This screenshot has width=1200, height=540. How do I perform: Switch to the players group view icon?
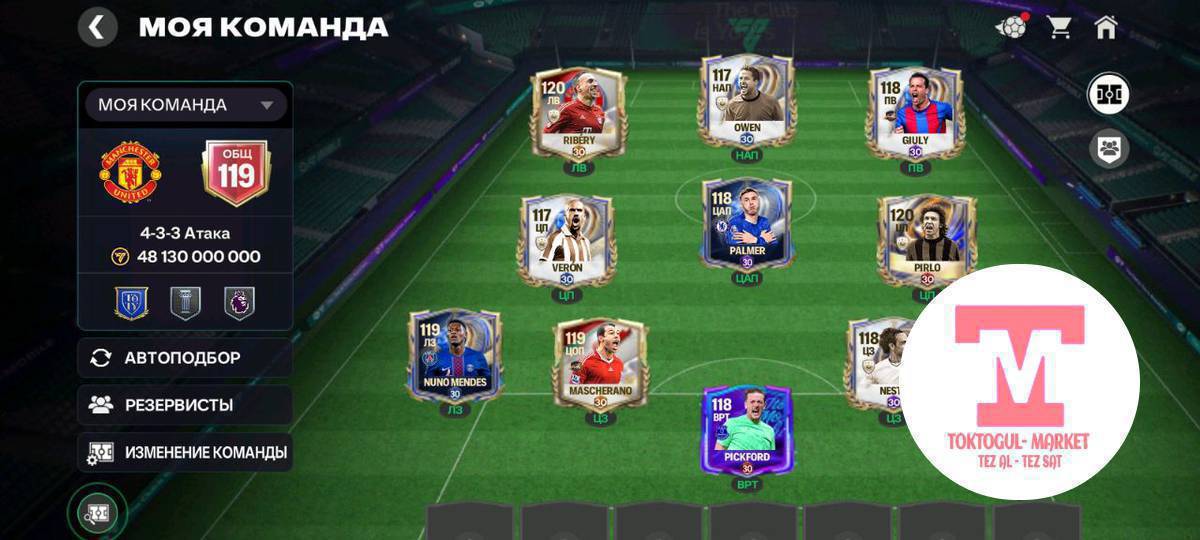pyautogui.click(x=1109, y=149)
